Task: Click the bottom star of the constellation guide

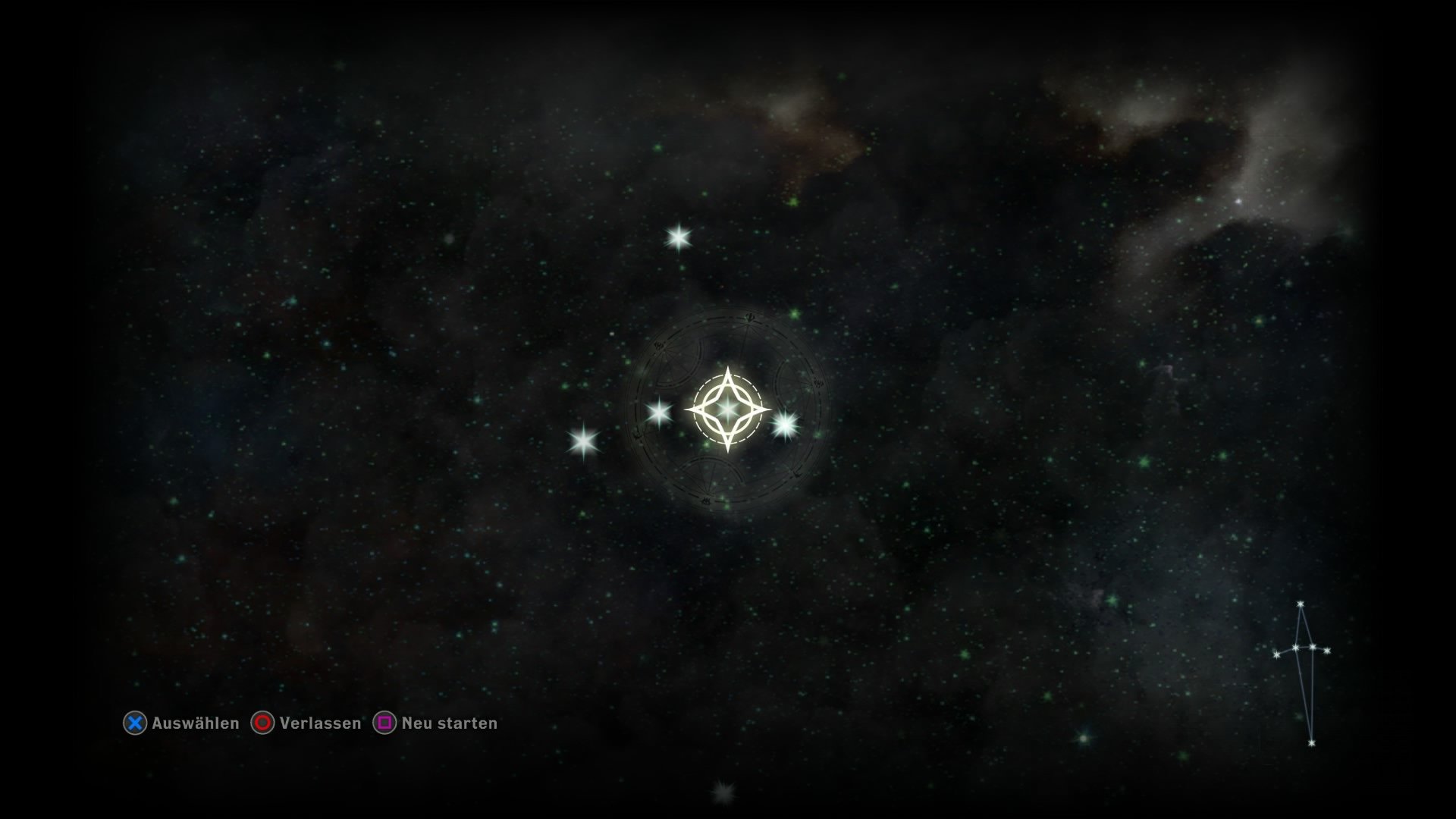Action: [x=1312, y=743]
